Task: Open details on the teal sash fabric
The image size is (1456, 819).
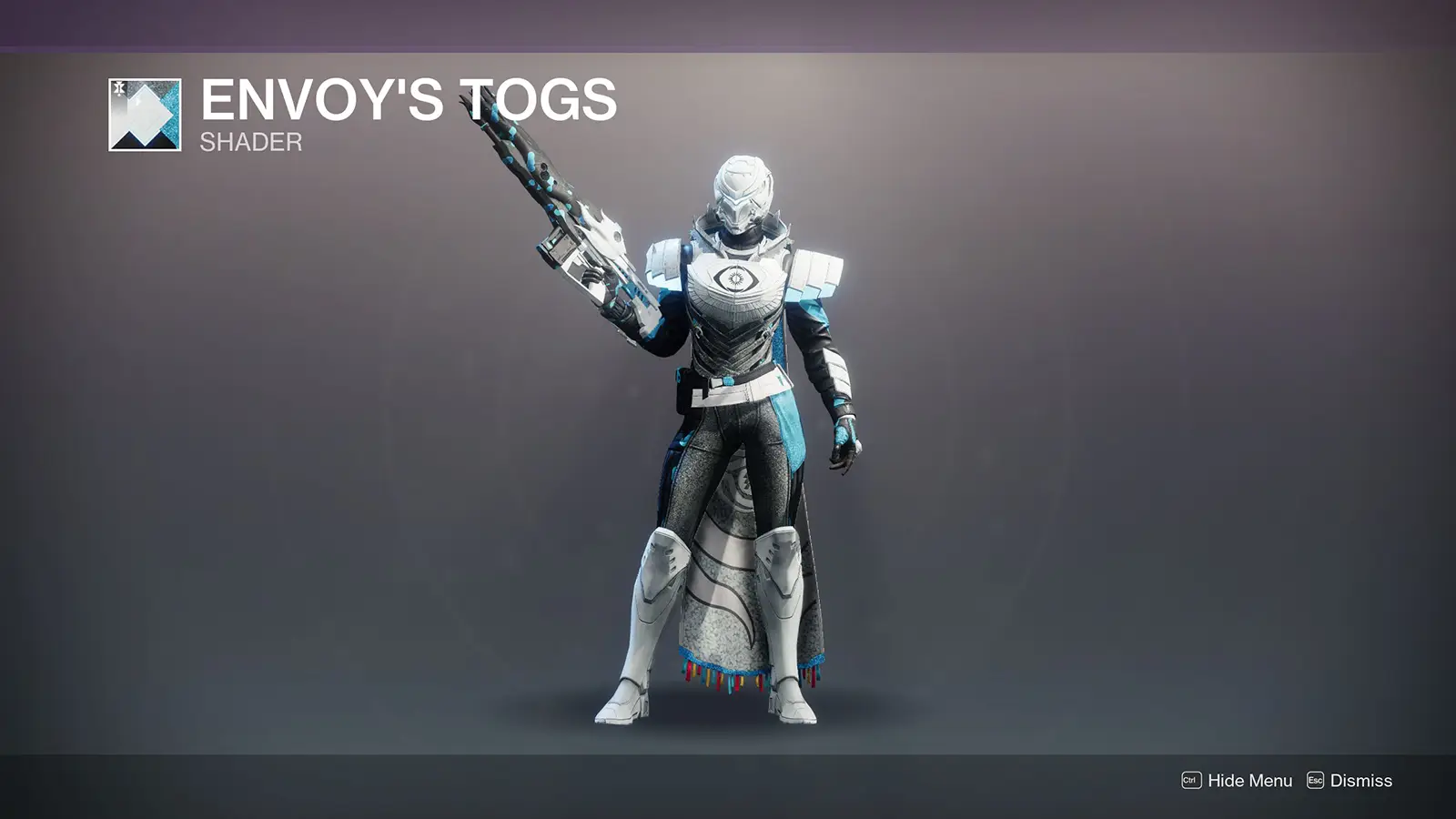Action: point(787,428)
